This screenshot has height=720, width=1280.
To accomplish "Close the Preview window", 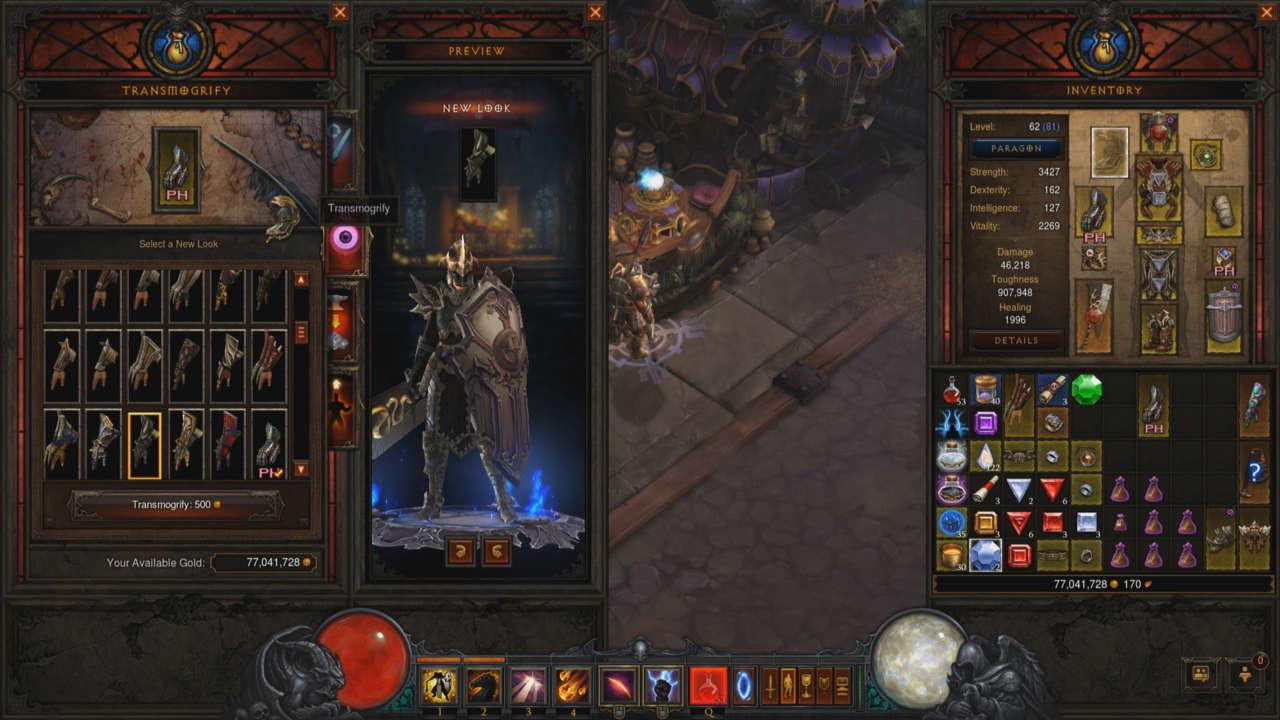I will (x=596, y=12).
